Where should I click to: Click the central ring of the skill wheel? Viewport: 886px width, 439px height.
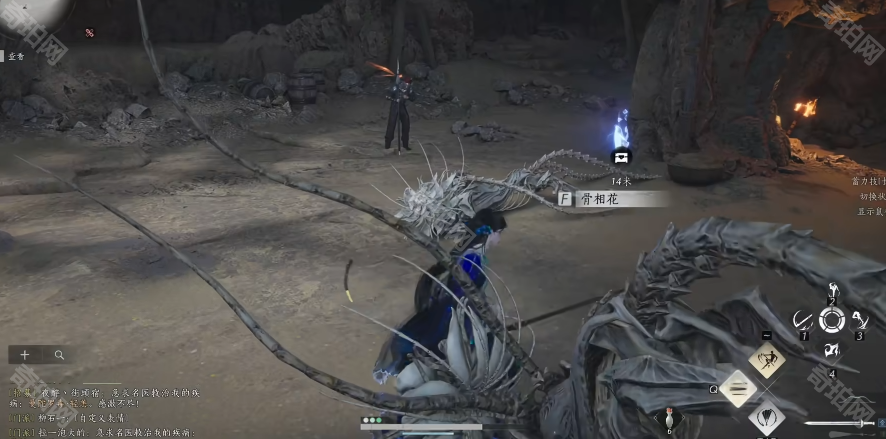point(831,320)
